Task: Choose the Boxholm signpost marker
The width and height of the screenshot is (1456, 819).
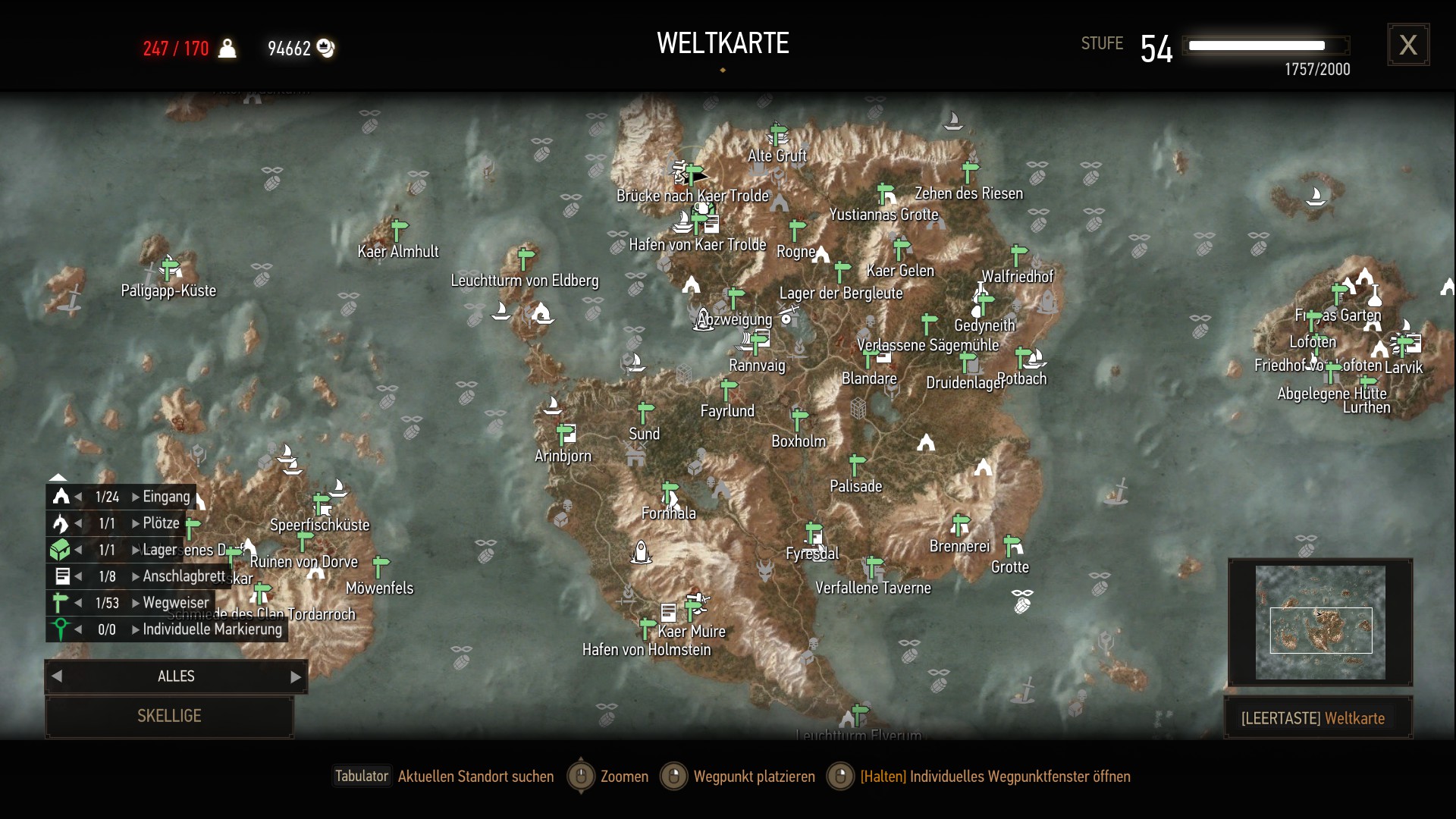Action: pos(799,418)
